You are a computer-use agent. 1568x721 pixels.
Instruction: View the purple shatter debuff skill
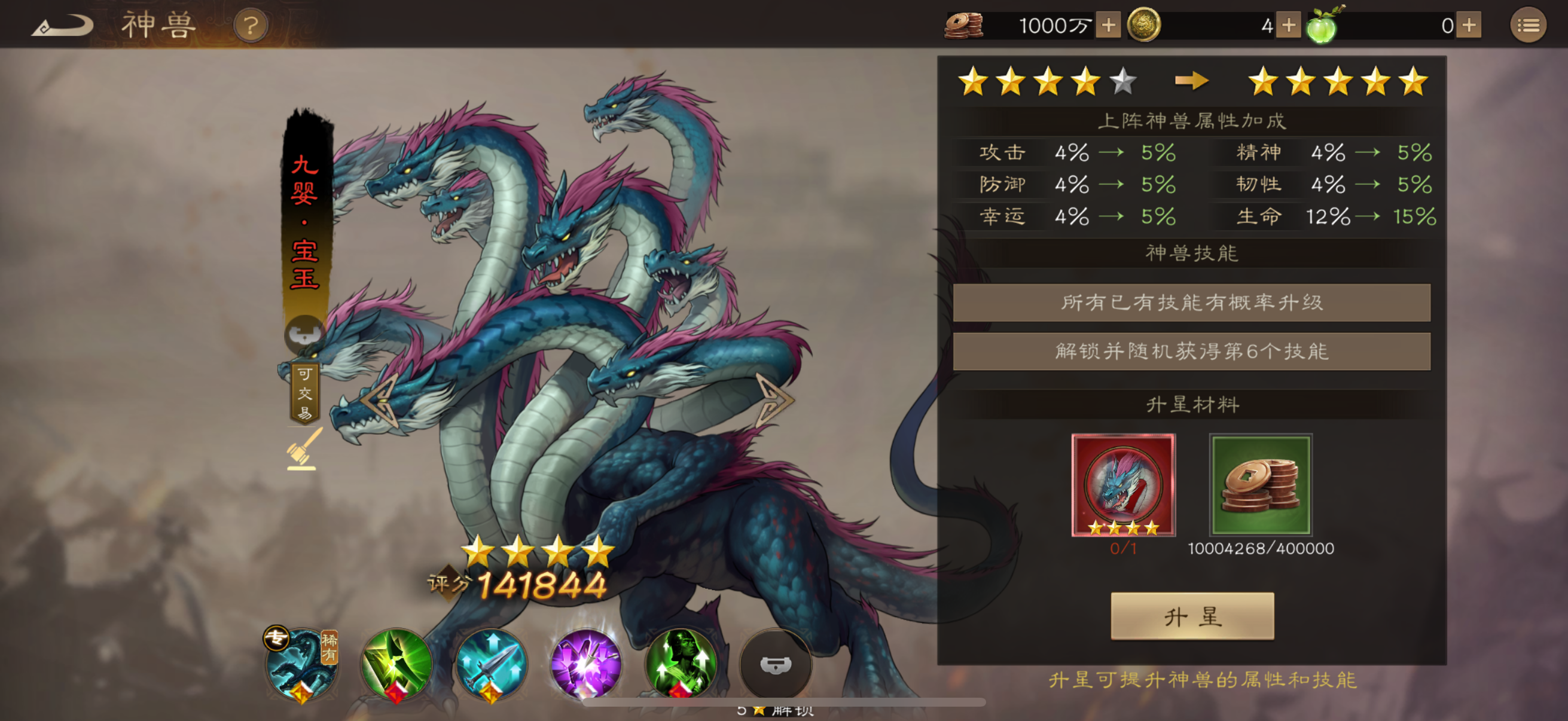click(x=586, y=664)
